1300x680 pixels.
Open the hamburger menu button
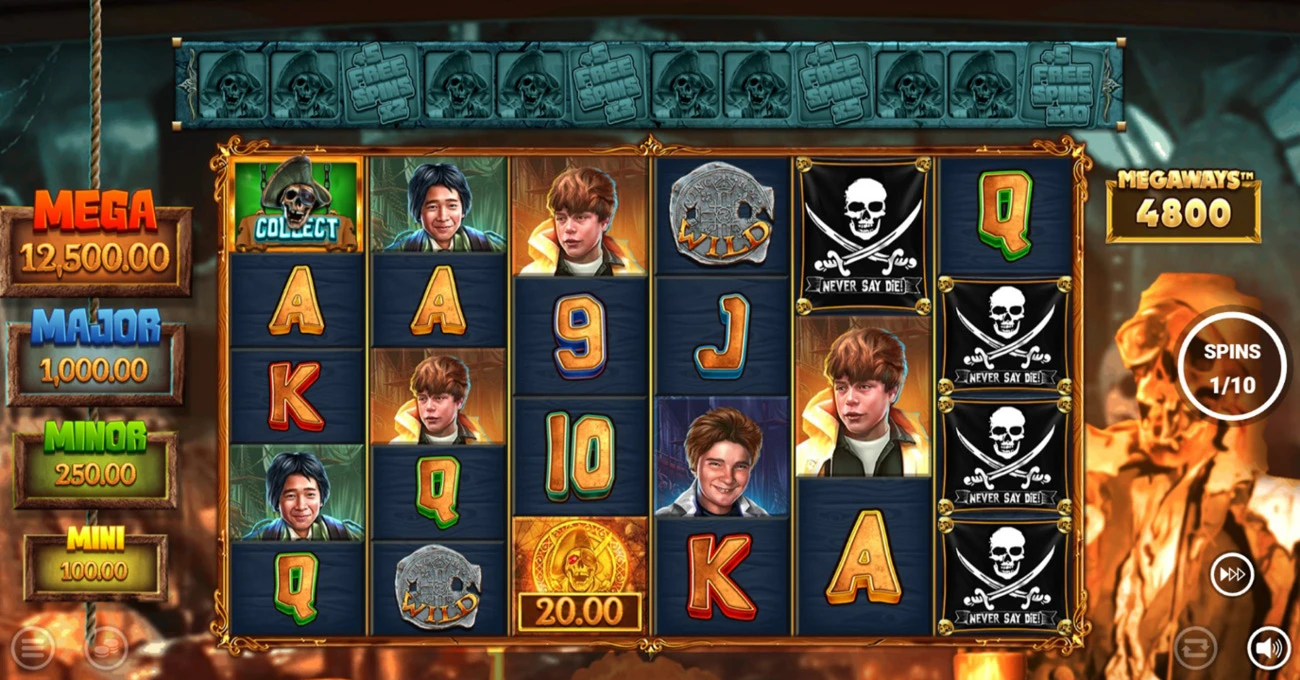click(x=32, y=649)
